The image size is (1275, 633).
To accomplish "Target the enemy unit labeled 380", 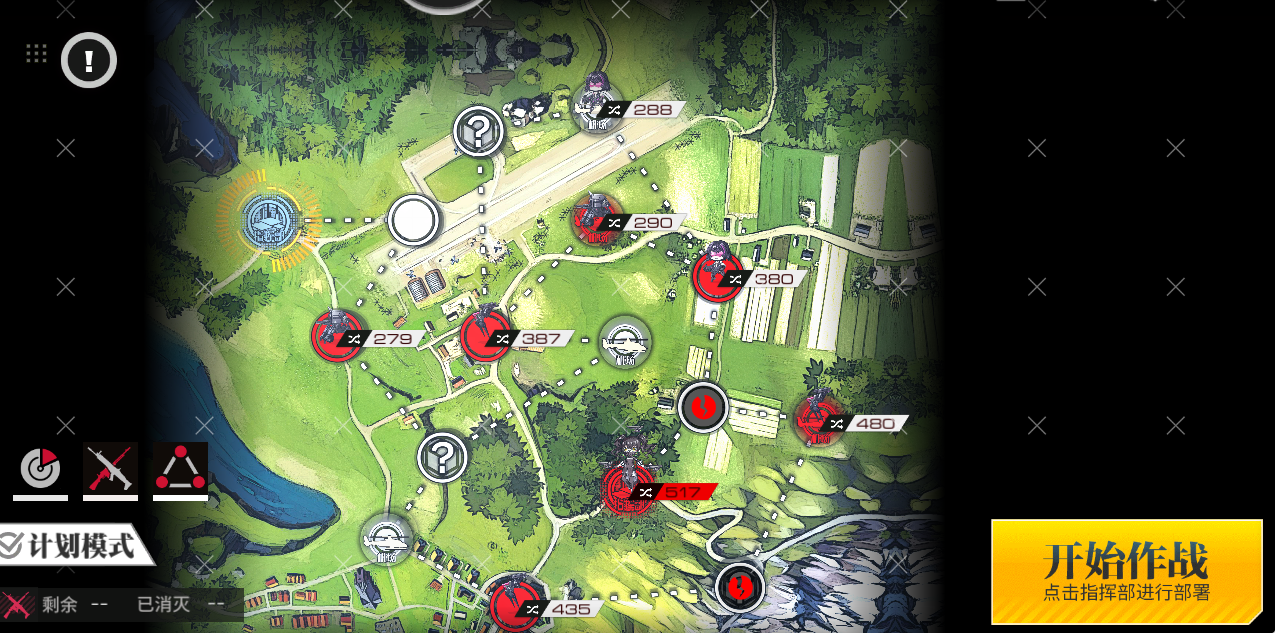I will (x=718, y=275).
